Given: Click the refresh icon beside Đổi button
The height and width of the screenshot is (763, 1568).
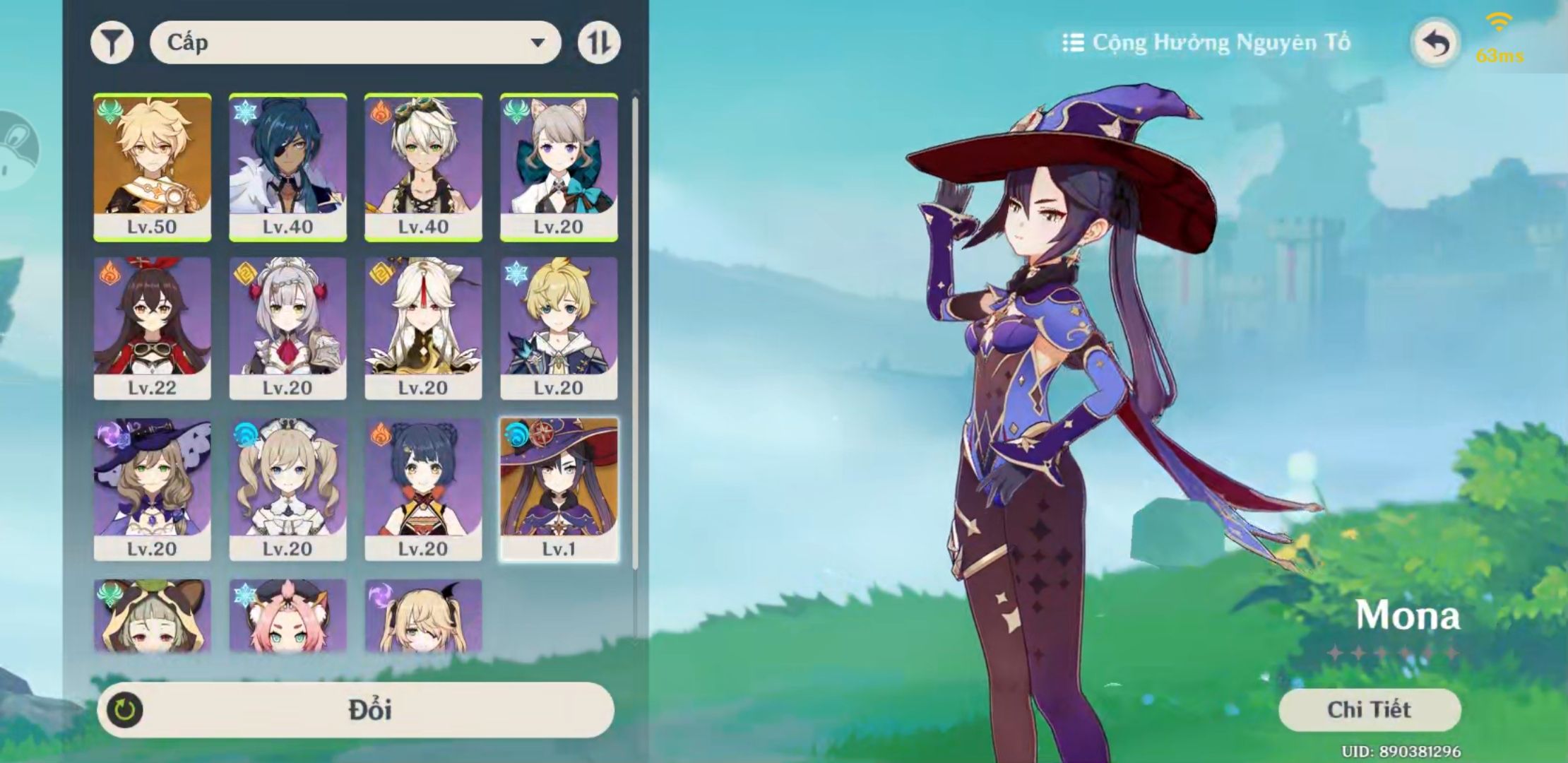Looking at the screenshot, I should [124, 710].
